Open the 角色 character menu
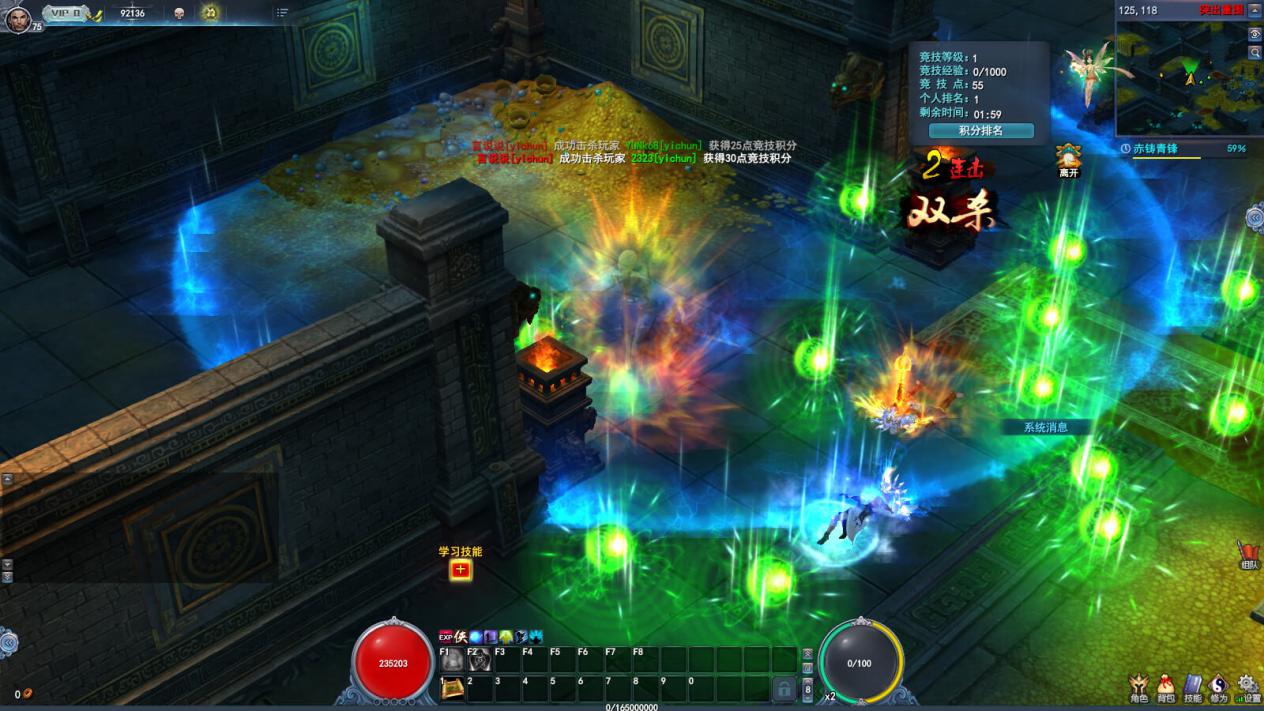This screenshot has height=711, width=1264. [x=1139, y=687]
